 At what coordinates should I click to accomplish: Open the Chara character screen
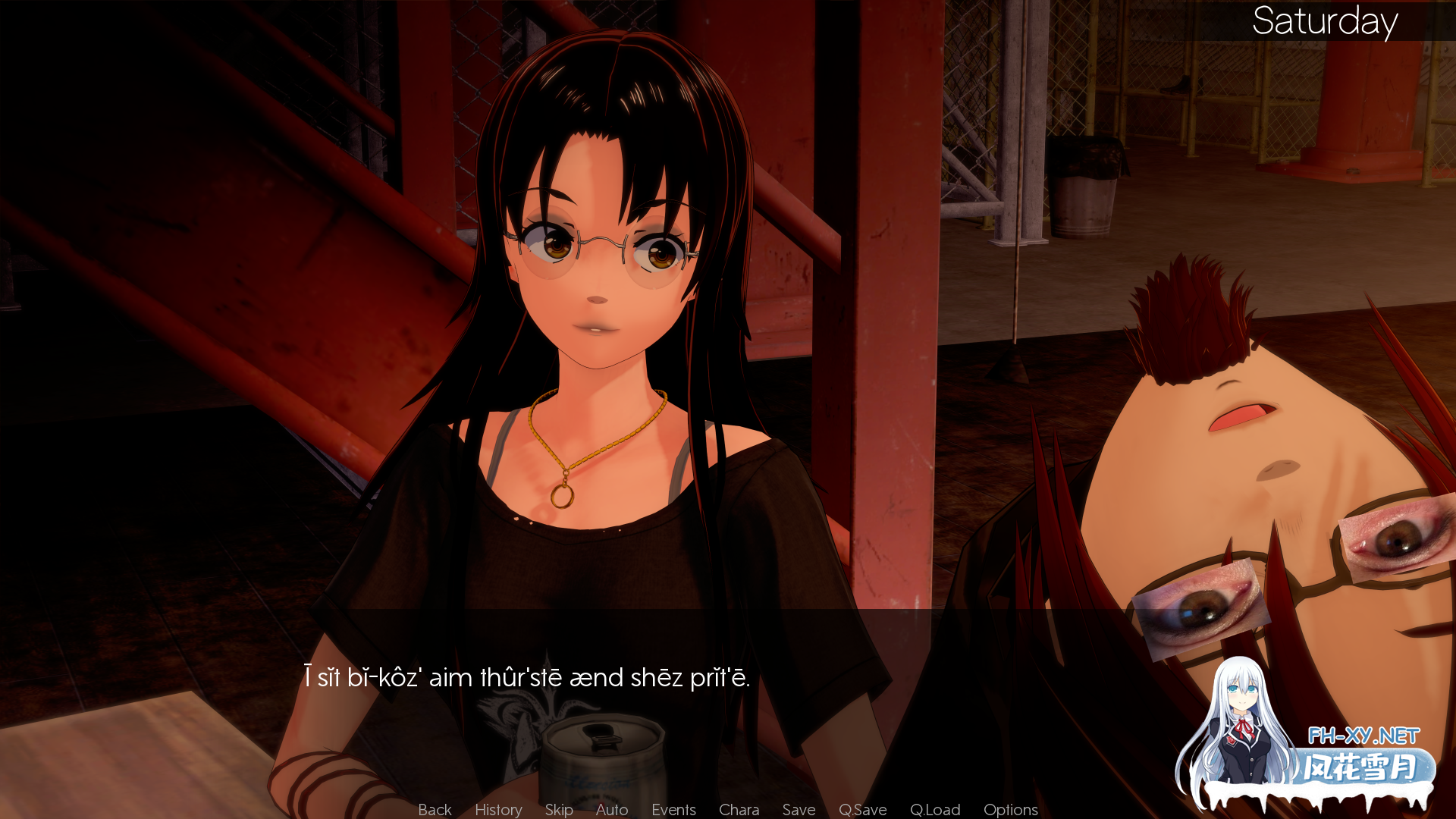(x=739, y=809)
